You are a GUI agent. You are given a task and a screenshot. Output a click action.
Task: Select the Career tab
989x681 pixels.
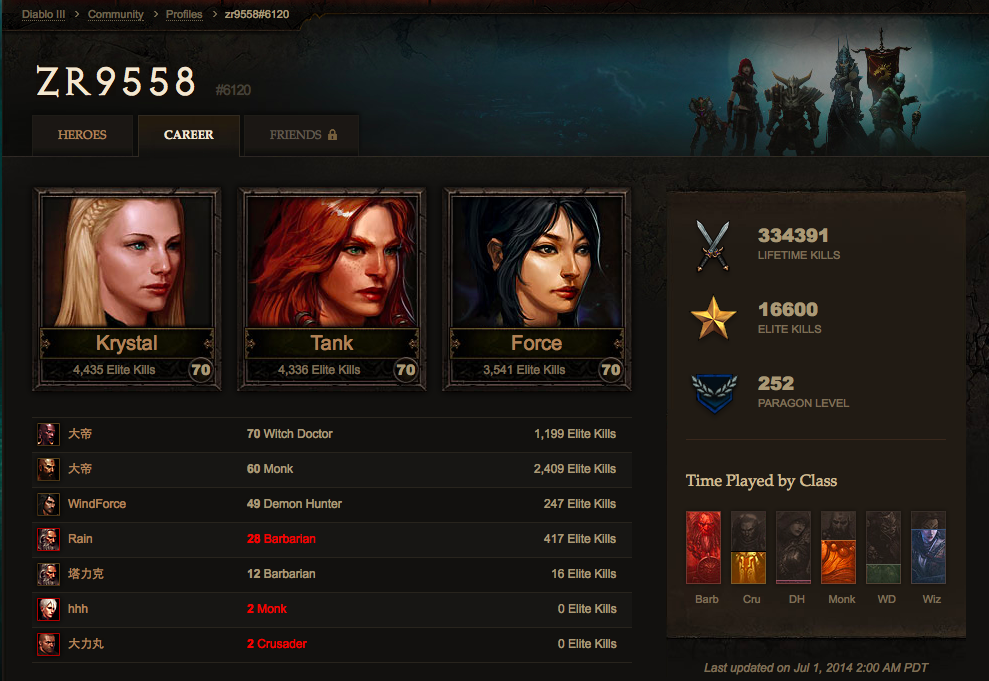[x=189, y=135]
